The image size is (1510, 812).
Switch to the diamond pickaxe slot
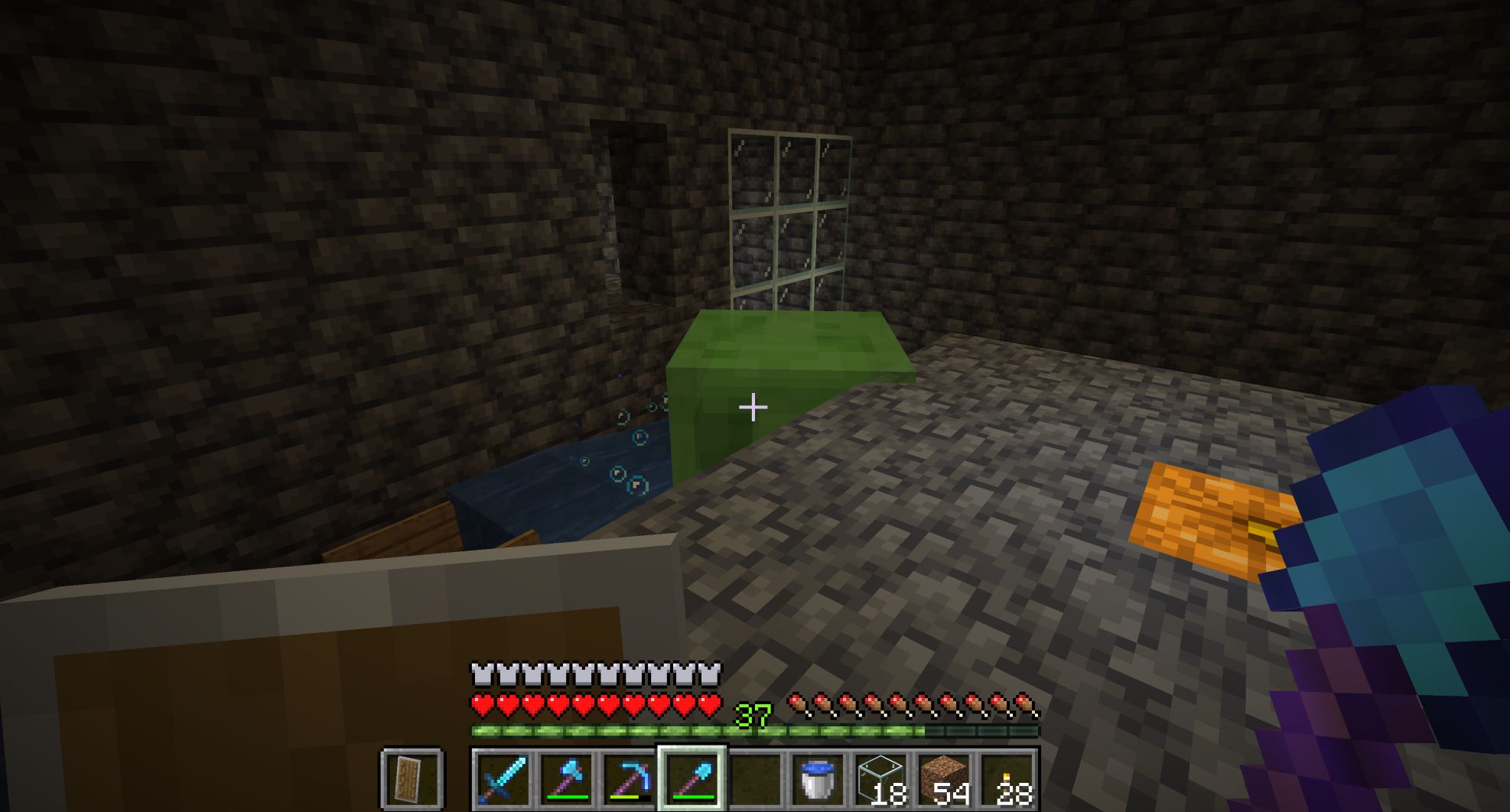(x=629, y=779)
